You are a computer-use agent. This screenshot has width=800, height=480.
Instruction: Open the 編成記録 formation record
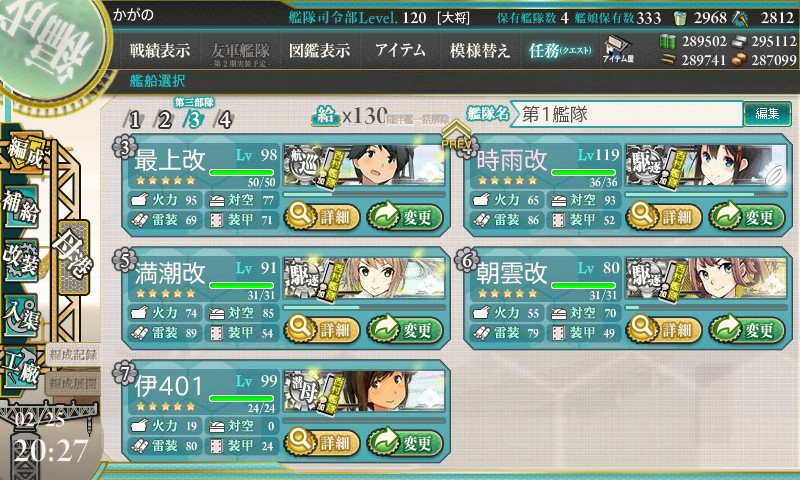pos(73,354)
